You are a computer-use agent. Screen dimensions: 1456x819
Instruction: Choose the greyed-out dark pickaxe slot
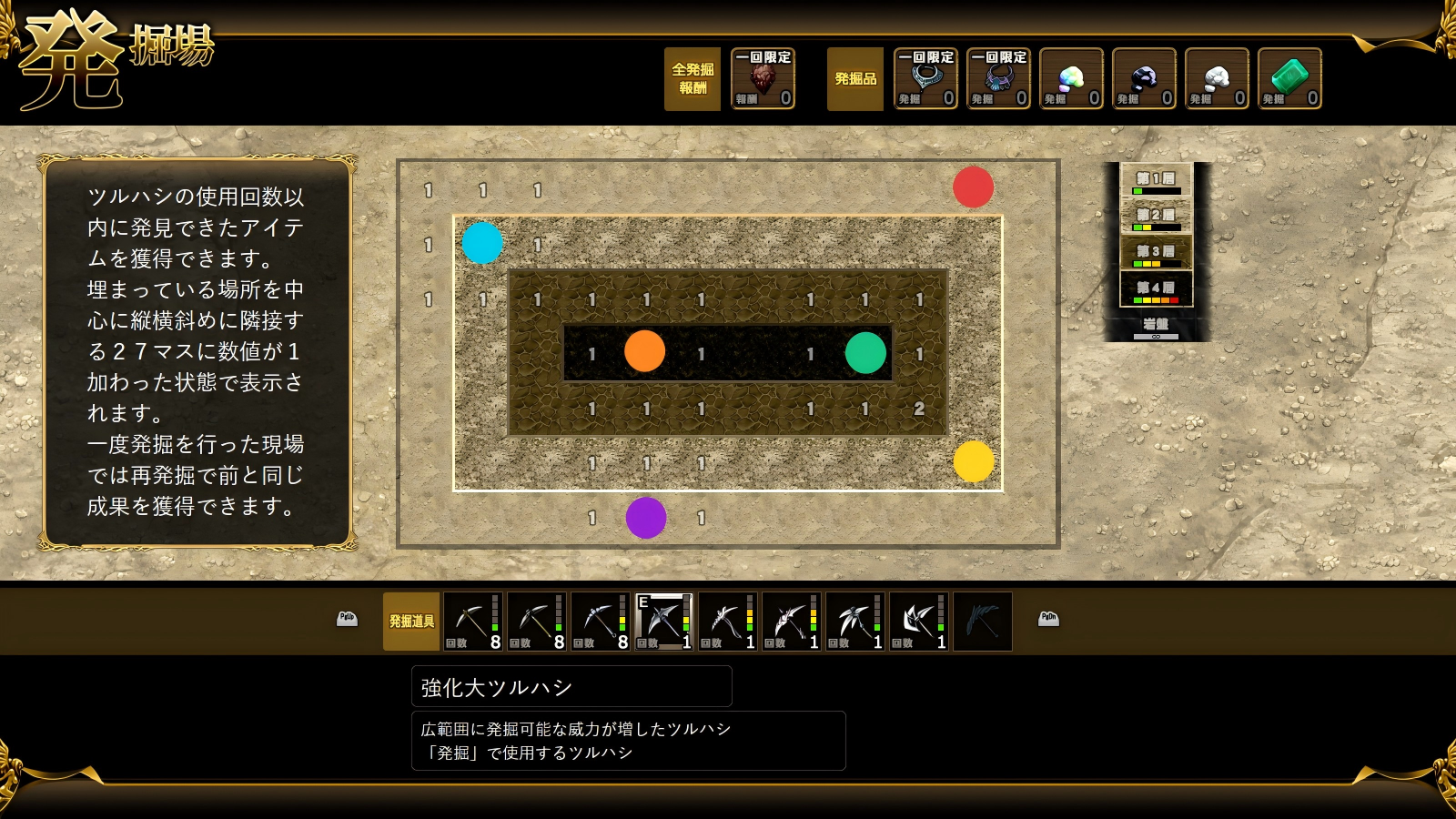(982, 622)
